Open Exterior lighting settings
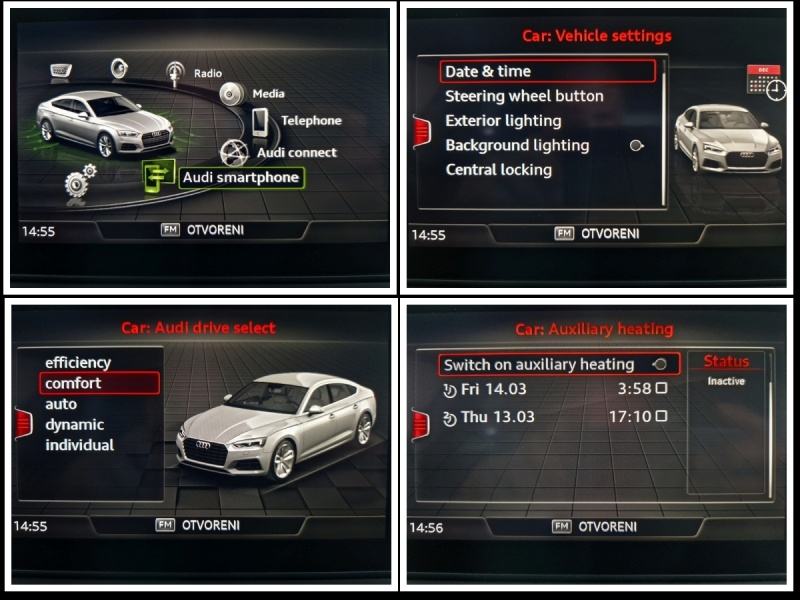This screenshot has height=600, width=800. pyautogui.click(x=503, y=121)
